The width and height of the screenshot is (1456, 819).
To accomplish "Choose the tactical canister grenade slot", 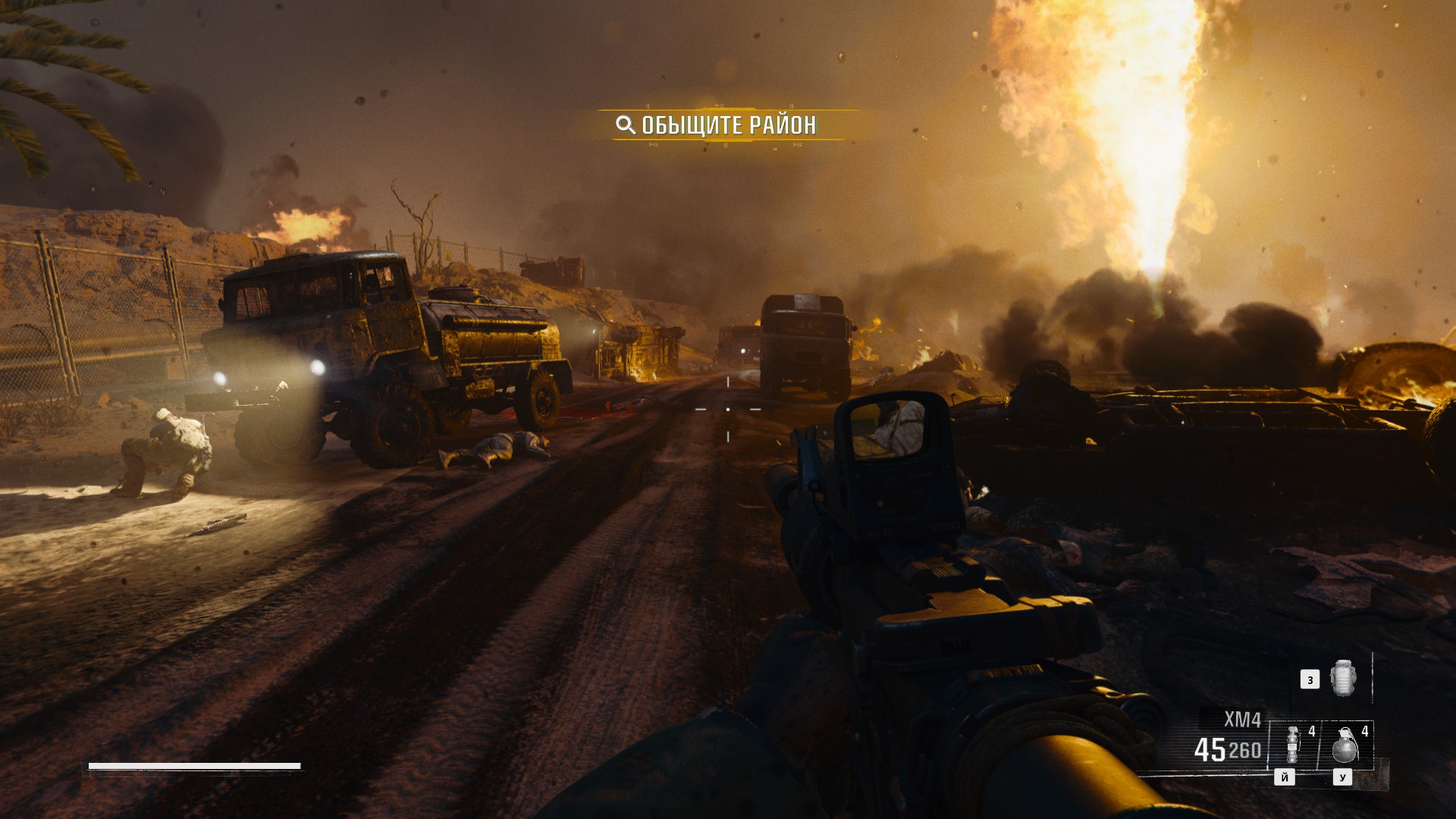I will [1294, 745].
